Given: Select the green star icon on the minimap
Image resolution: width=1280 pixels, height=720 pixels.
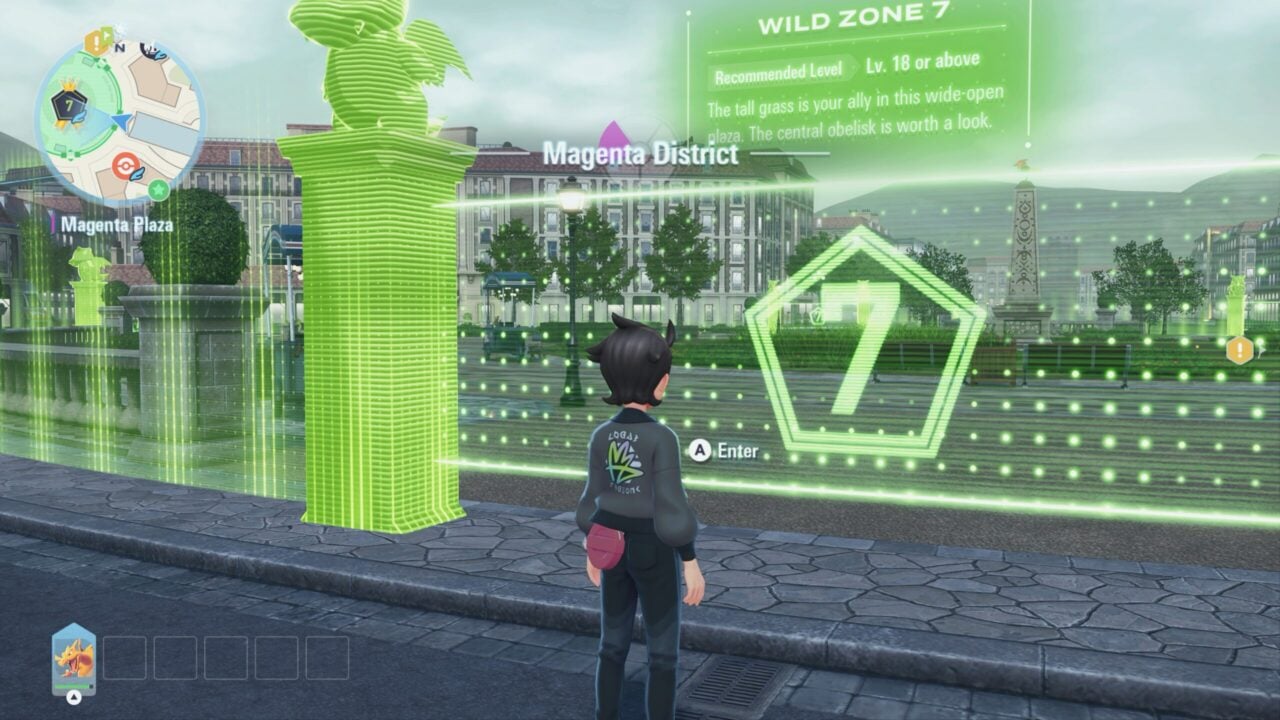Looking at the screenshot, I should pos(158,190).
